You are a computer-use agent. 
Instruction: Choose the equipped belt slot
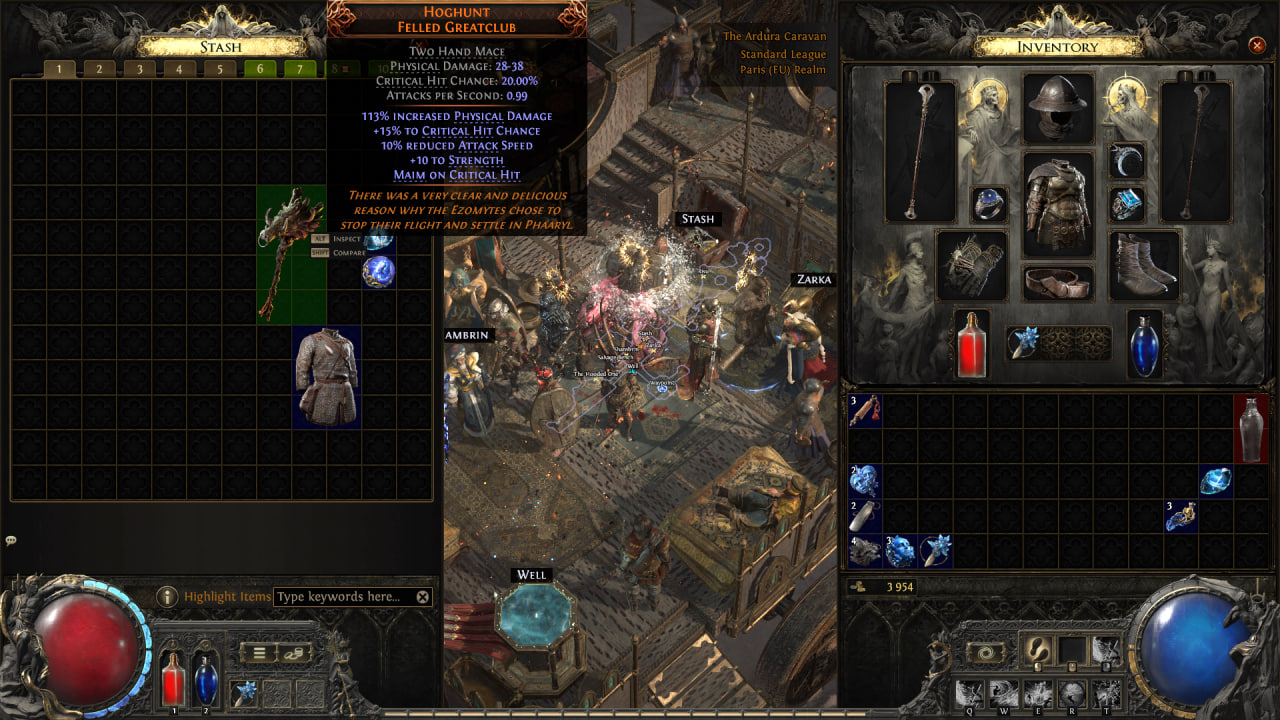pyautogui.click(x=1058, y=283)
